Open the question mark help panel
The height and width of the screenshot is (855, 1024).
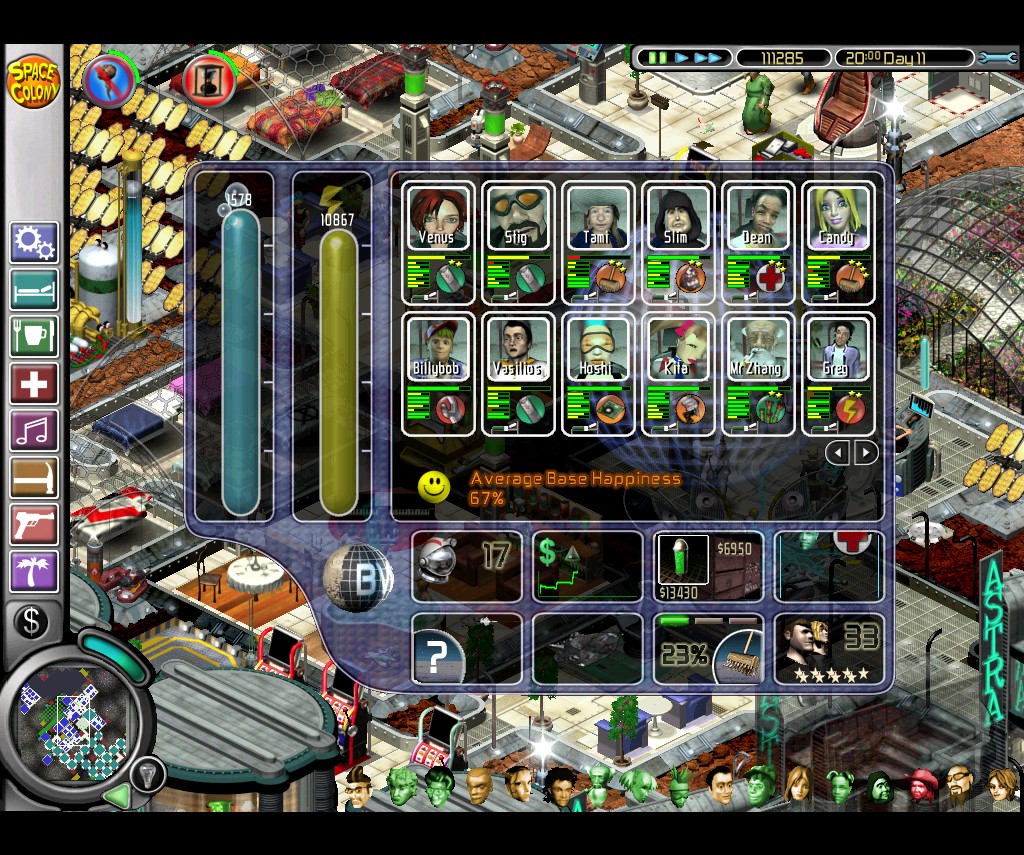pyautogui.click(x=466, y=649)
